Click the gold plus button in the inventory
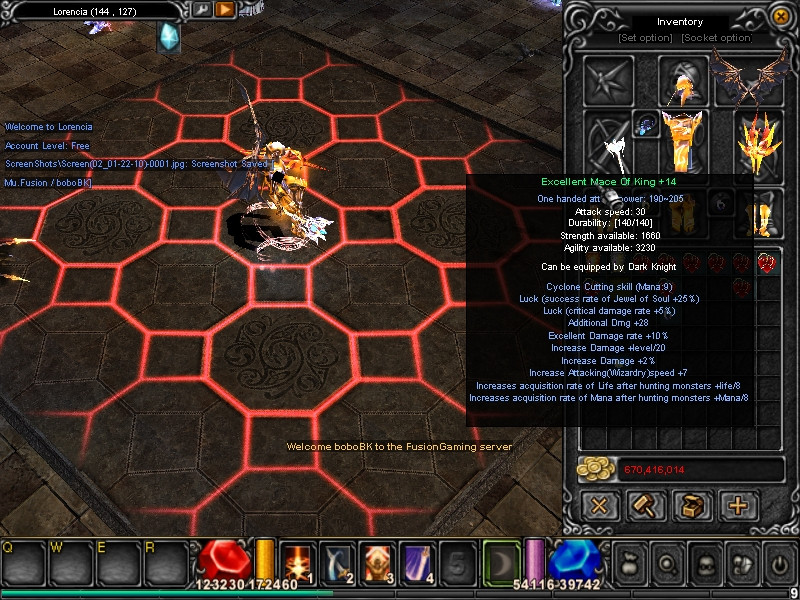Screen dimensions: 800x600 (738, 506)
